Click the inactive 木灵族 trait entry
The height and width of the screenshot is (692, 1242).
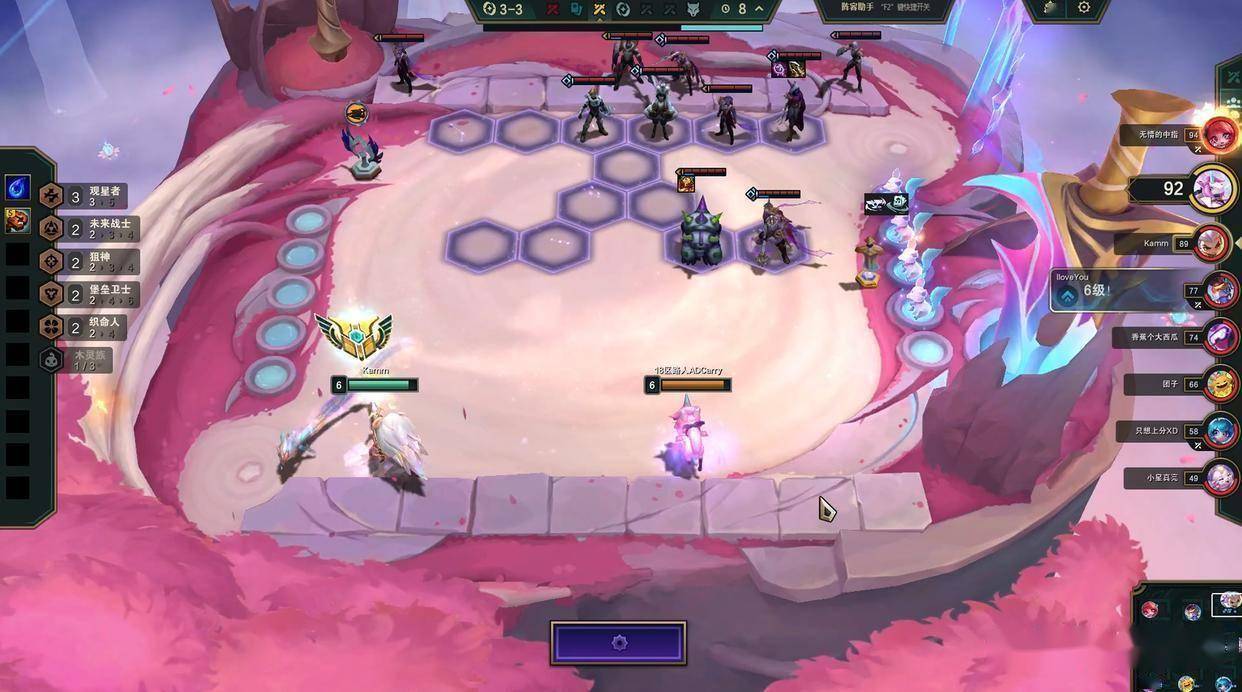click(x=76, y=360)
